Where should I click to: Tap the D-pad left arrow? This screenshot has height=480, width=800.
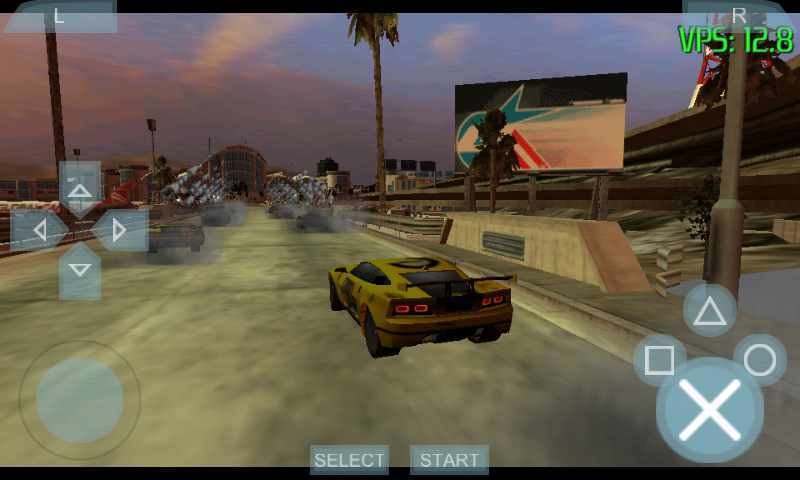pos(39,231)
